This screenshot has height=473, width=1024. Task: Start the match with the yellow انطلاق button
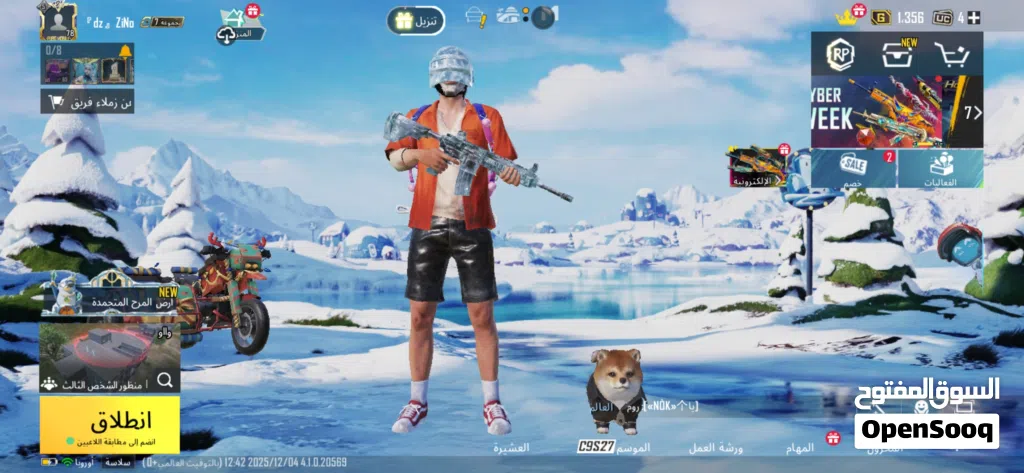click(x=110, y=423)
